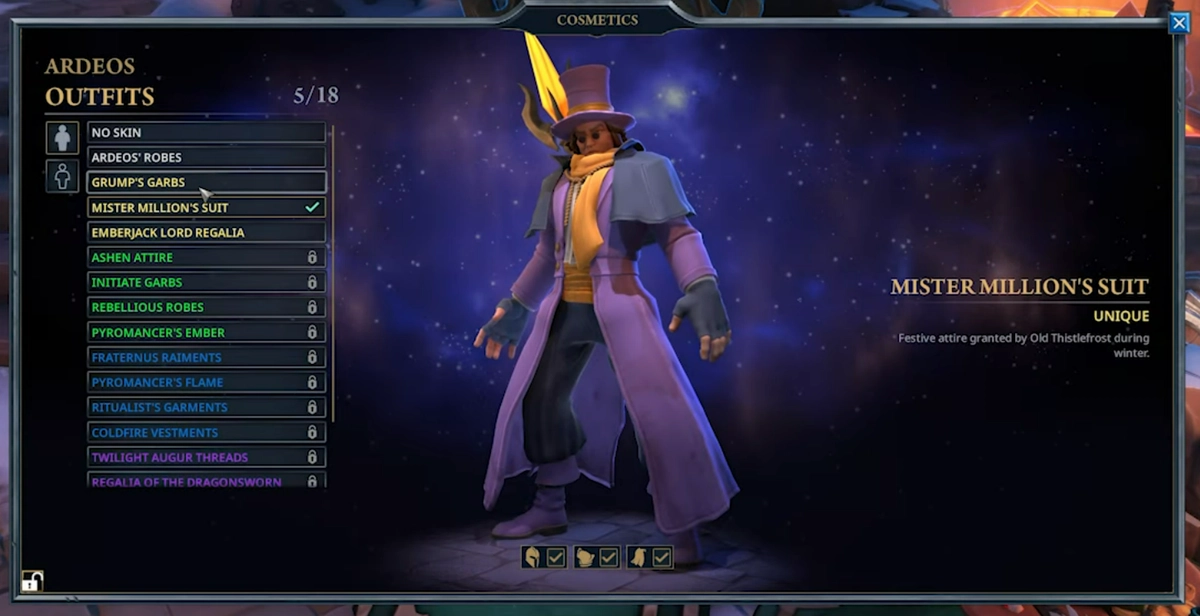Toggle the helmet visibility checkbox

[x=556, y=557]
